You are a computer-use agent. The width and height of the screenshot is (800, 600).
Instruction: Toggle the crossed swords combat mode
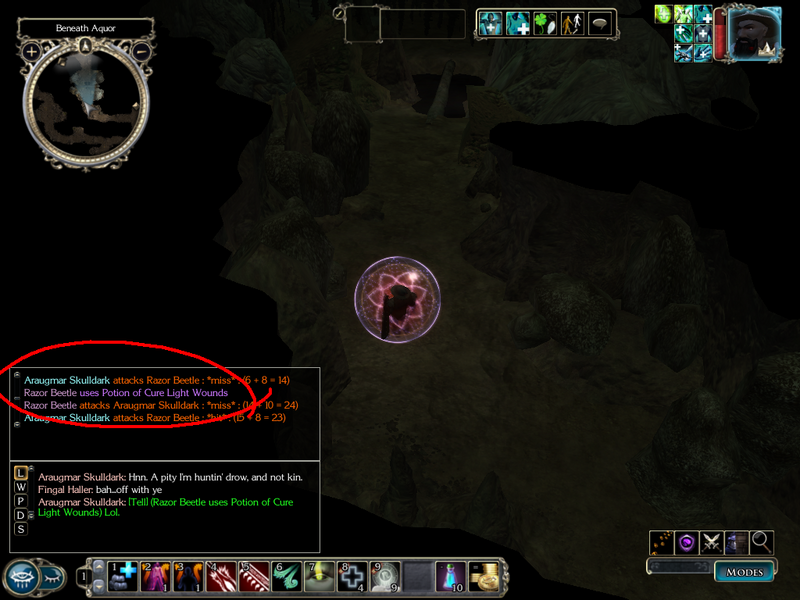pyautogui.click(x=712, y=542)
